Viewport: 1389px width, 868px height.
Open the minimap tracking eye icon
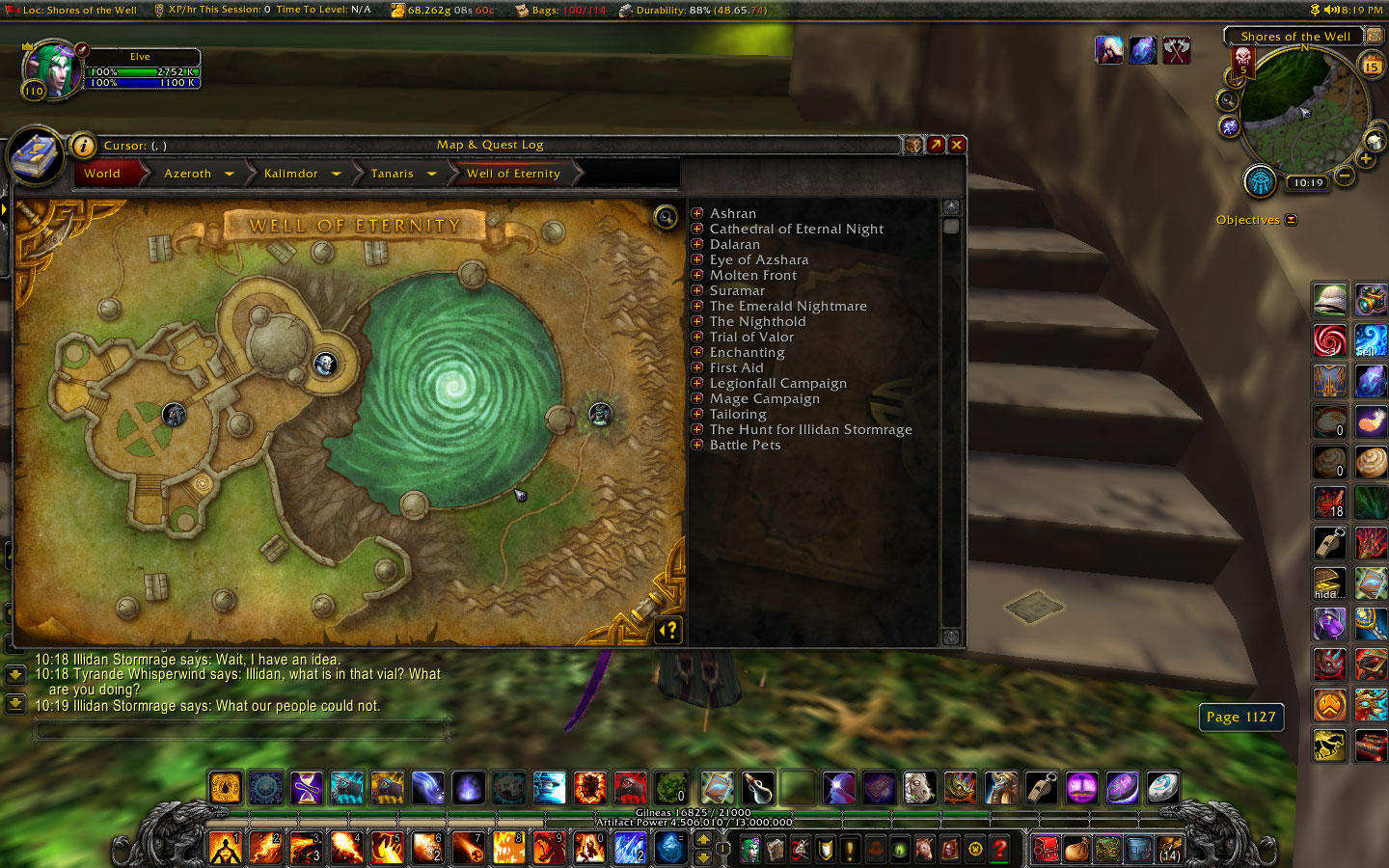[1261, 179]
